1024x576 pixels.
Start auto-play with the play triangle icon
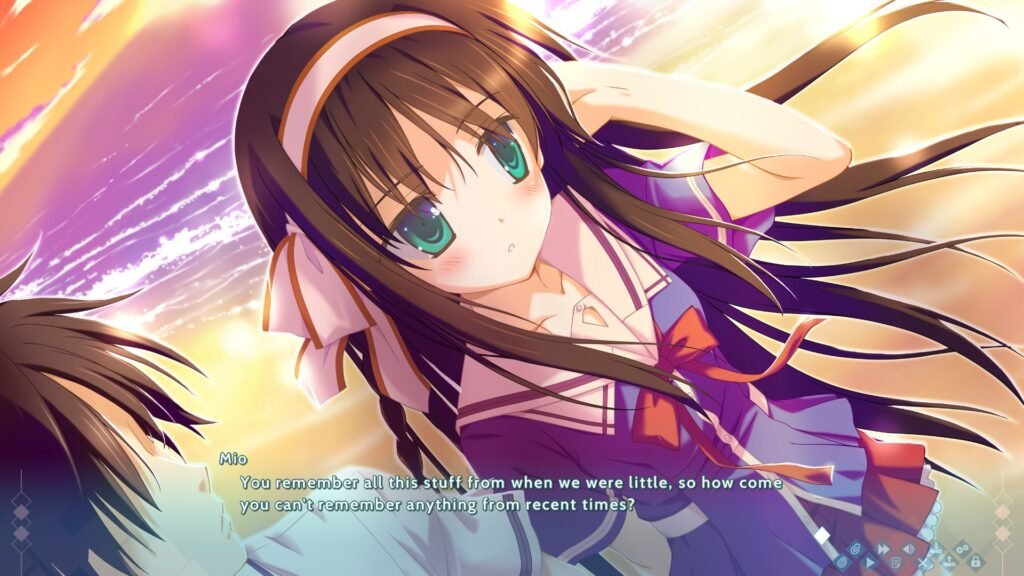pyautogui.click(x=870, y=563)
